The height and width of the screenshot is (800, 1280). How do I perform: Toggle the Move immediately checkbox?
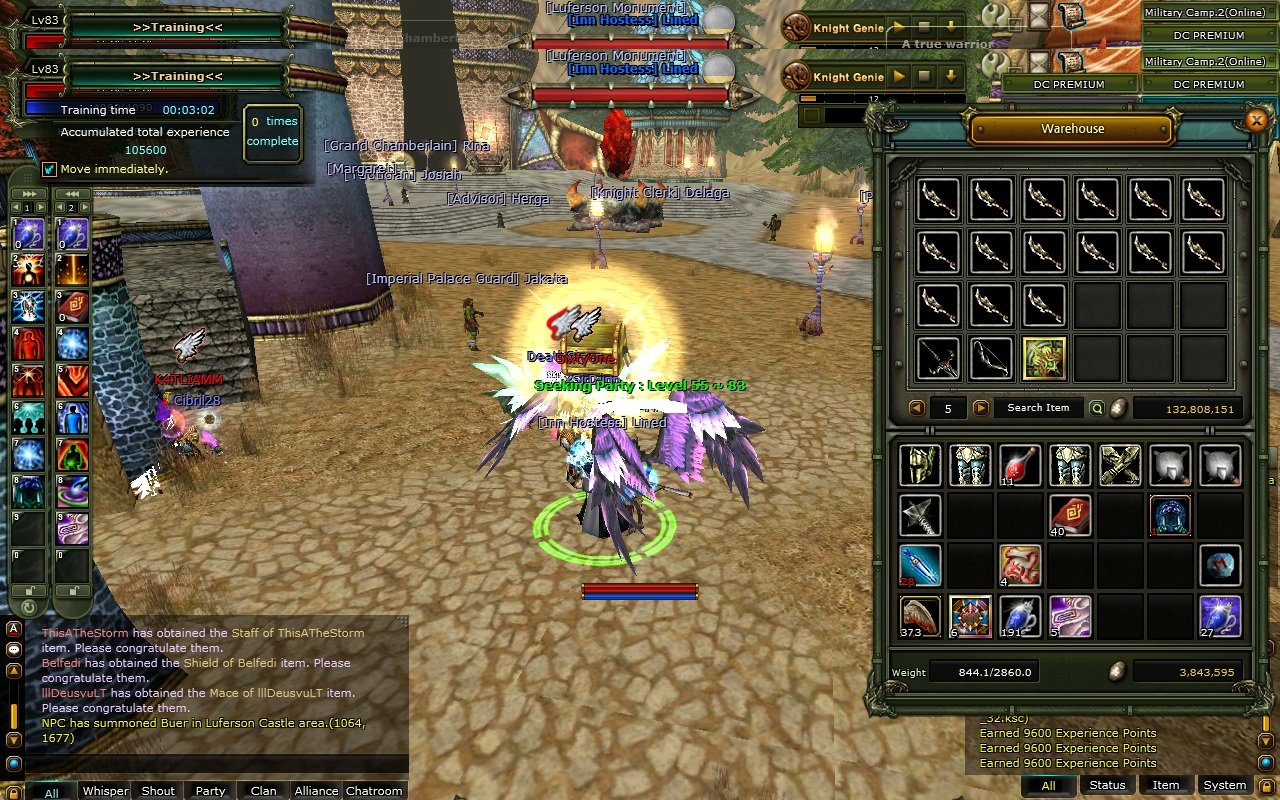pos(49,169)
